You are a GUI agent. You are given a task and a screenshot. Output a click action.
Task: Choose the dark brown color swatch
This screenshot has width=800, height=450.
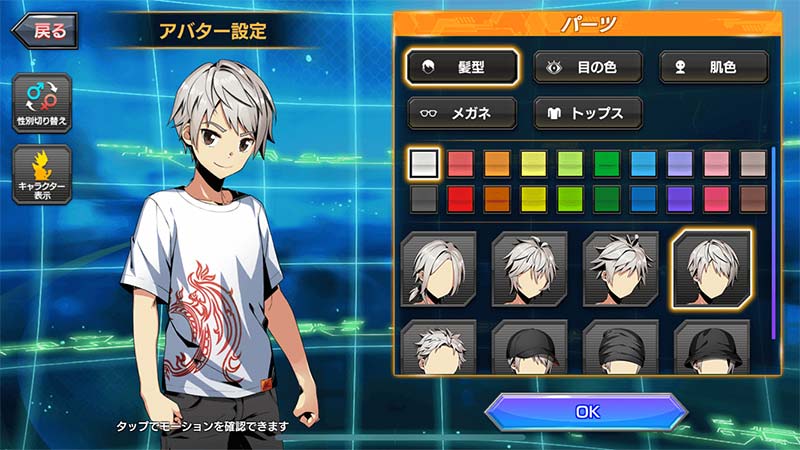(752, 198)
